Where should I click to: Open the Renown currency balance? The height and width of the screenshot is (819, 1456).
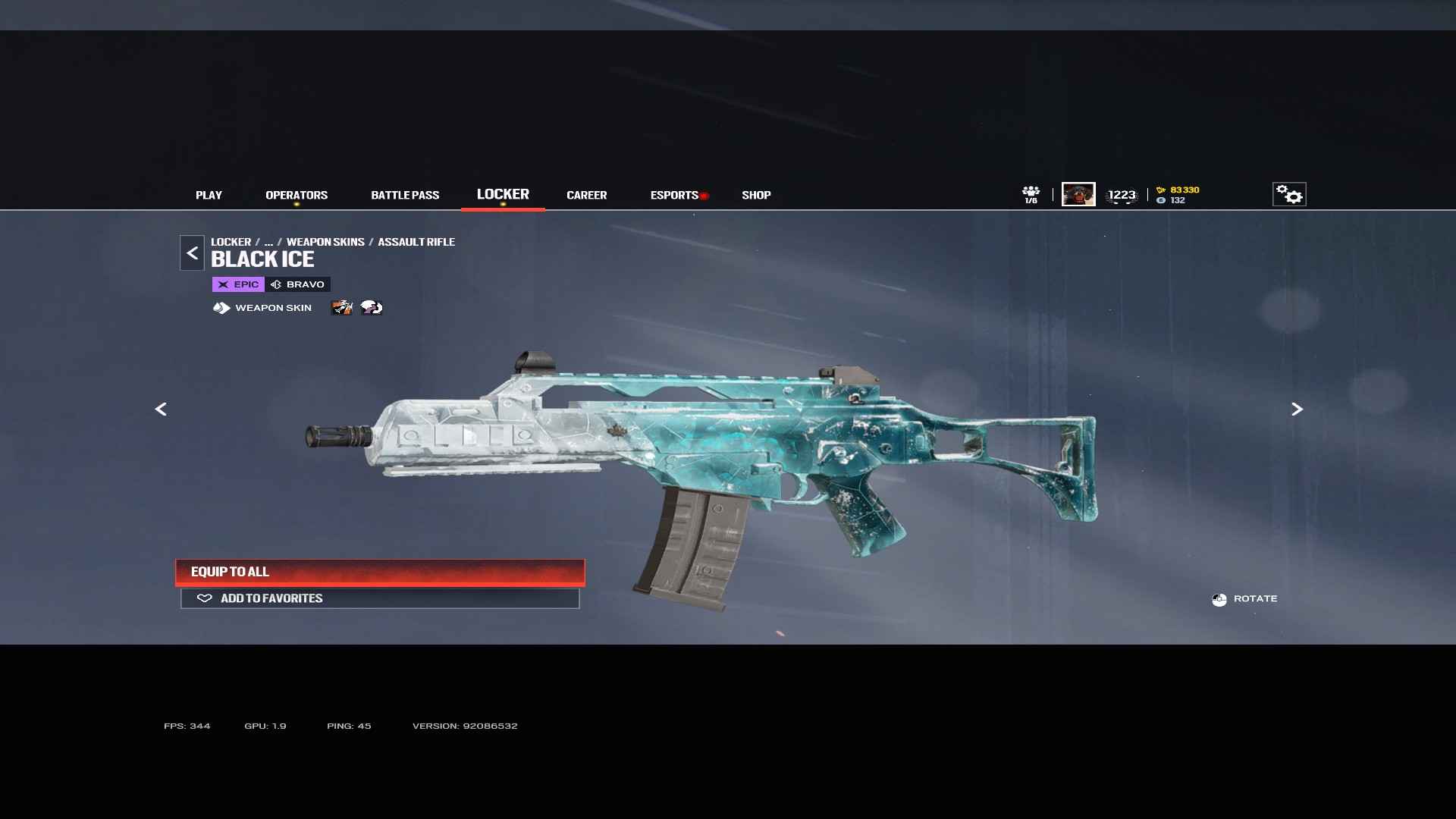pos(1178,190)
